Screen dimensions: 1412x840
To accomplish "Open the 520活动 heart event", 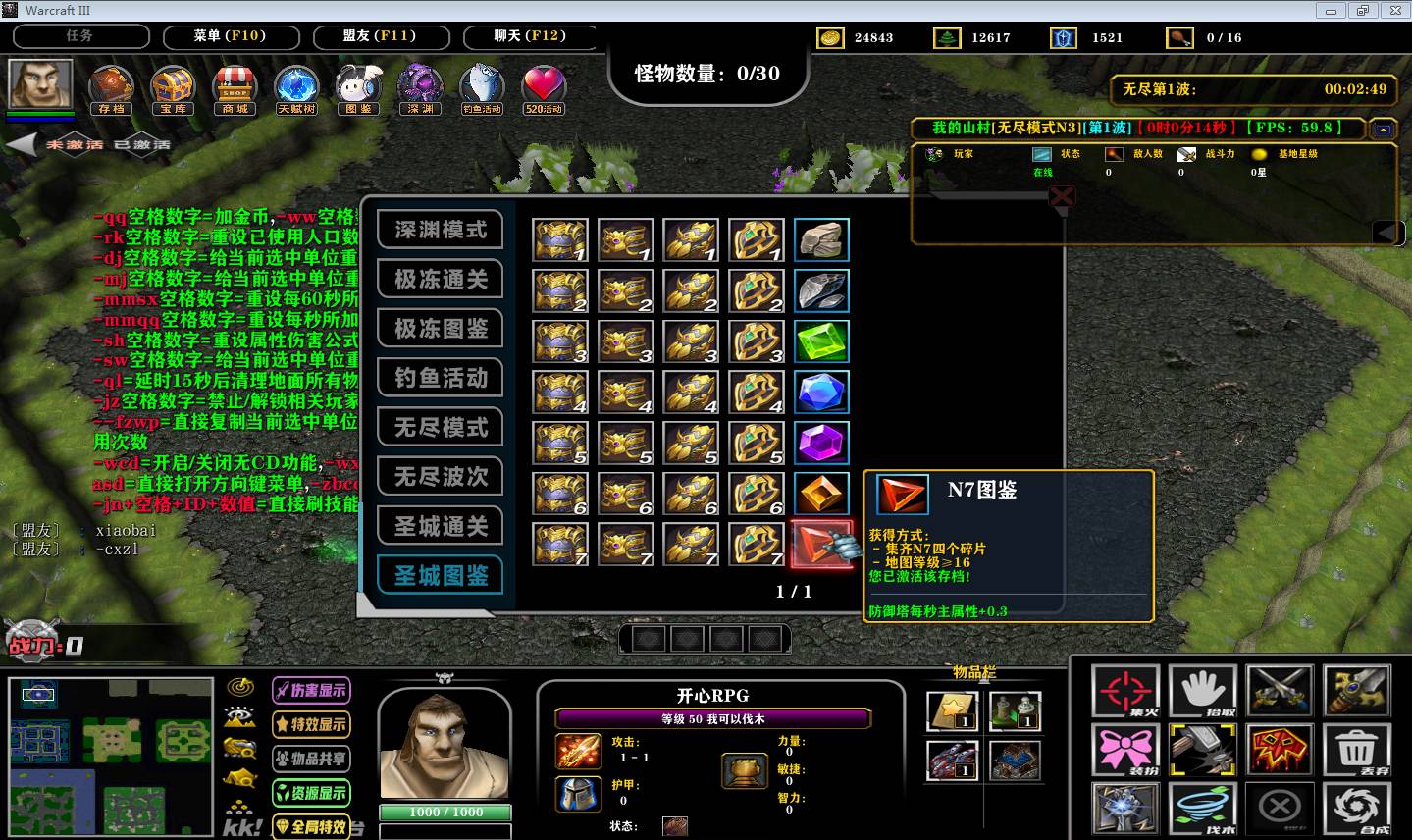I will [x=543, y=88].
